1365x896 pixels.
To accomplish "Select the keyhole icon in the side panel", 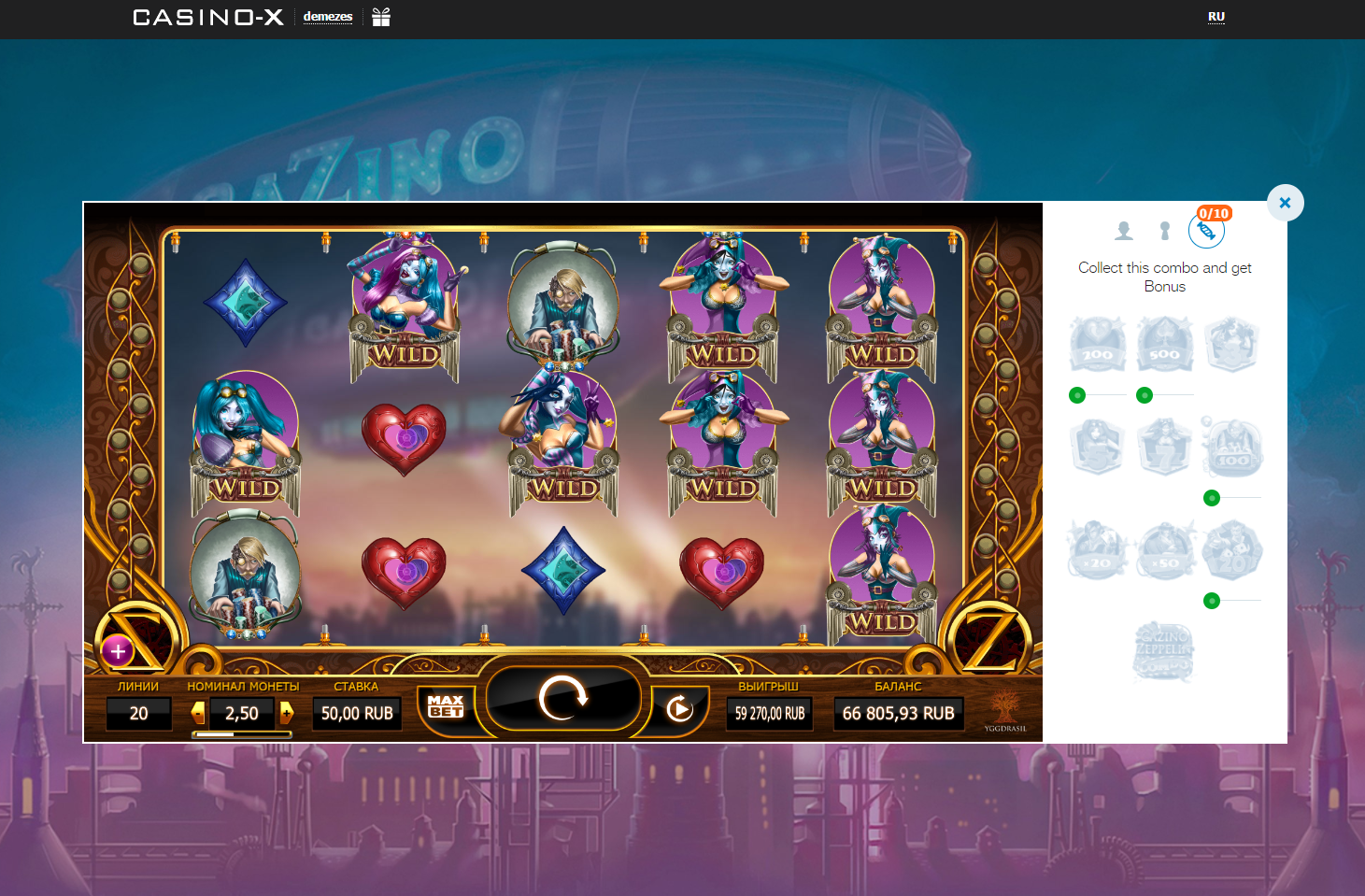I will pyautogui.click(x=1164, y=230).
